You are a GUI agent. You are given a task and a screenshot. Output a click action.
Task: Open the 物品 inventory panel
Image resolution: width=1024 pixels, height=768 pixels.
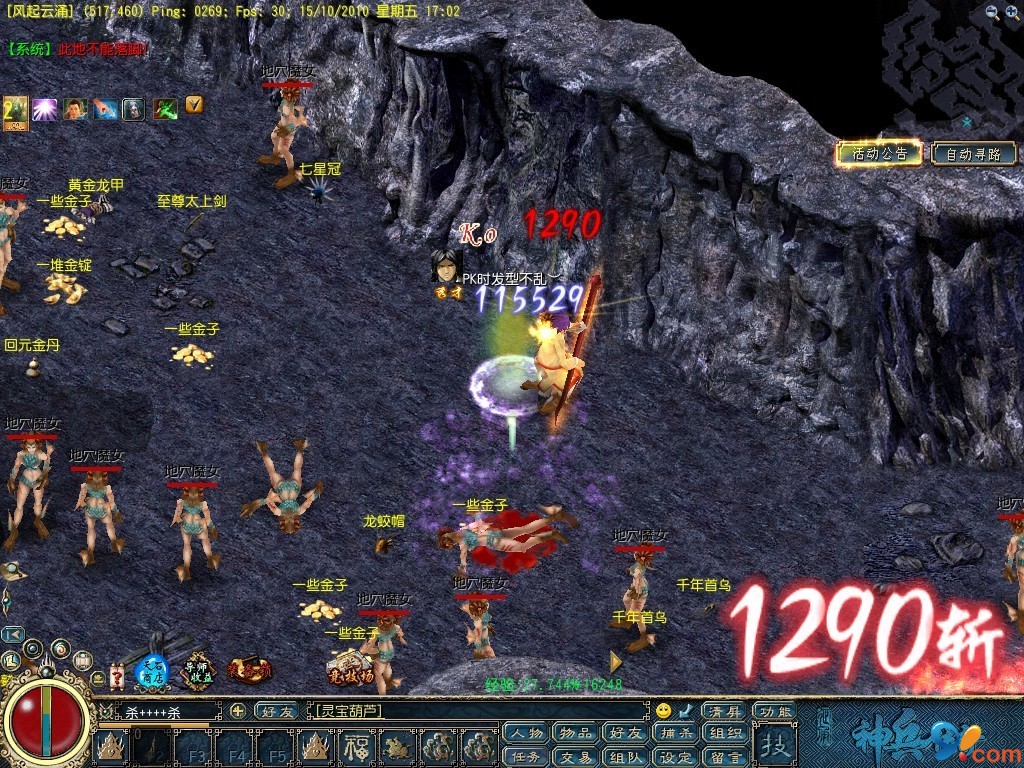tap(575, 733)
